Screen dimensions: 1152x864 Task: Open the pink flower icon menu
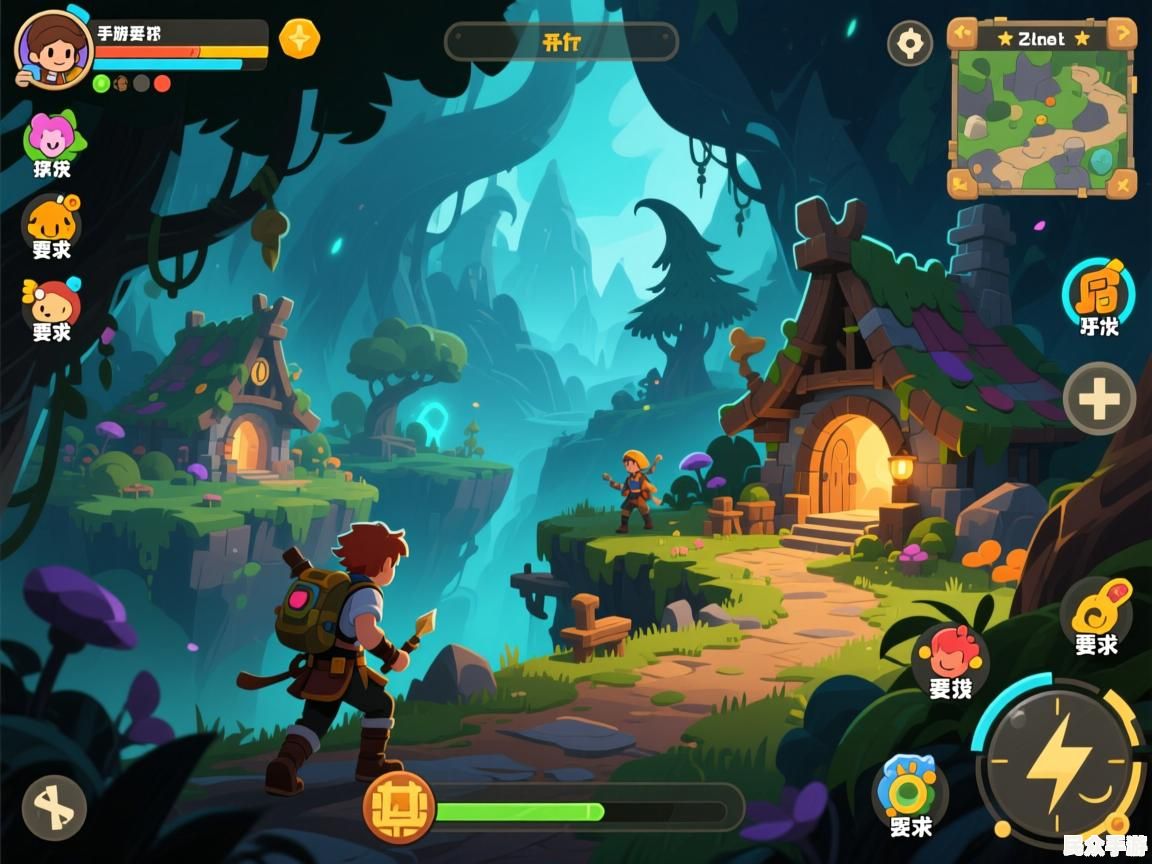click(x=52, y=137)
